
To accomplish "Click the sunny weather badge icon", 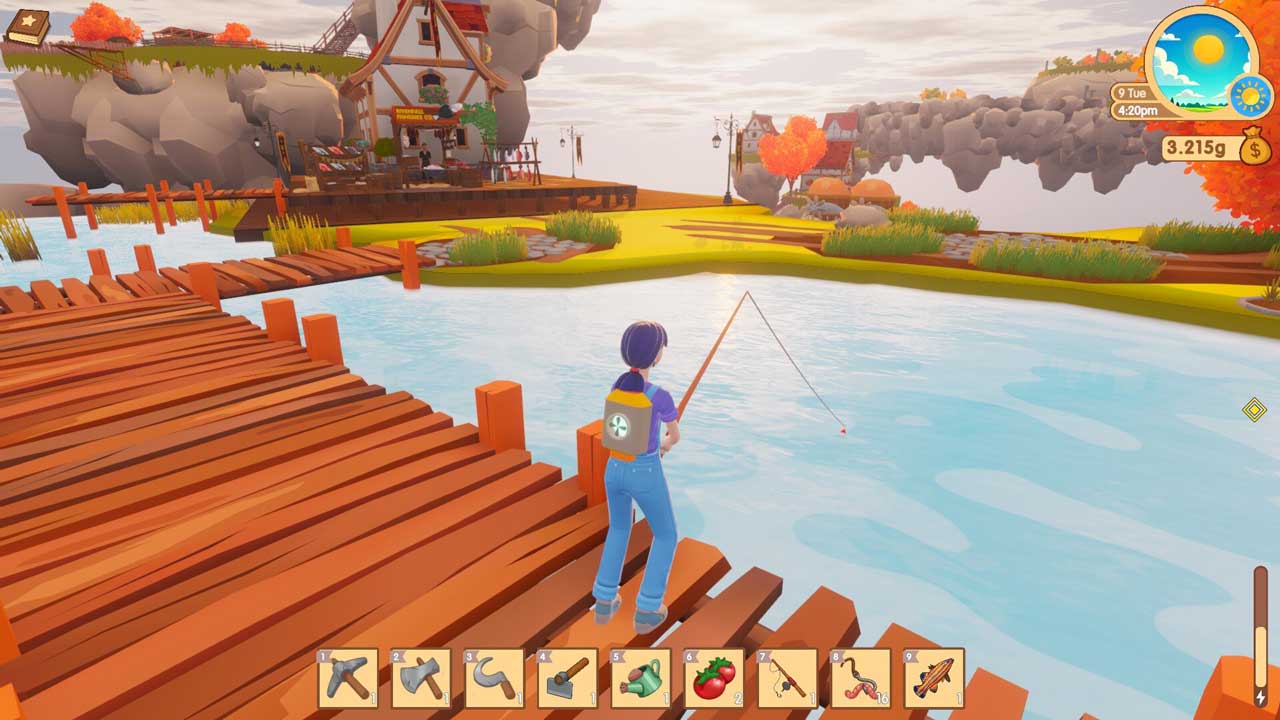I will point(1250,96).
